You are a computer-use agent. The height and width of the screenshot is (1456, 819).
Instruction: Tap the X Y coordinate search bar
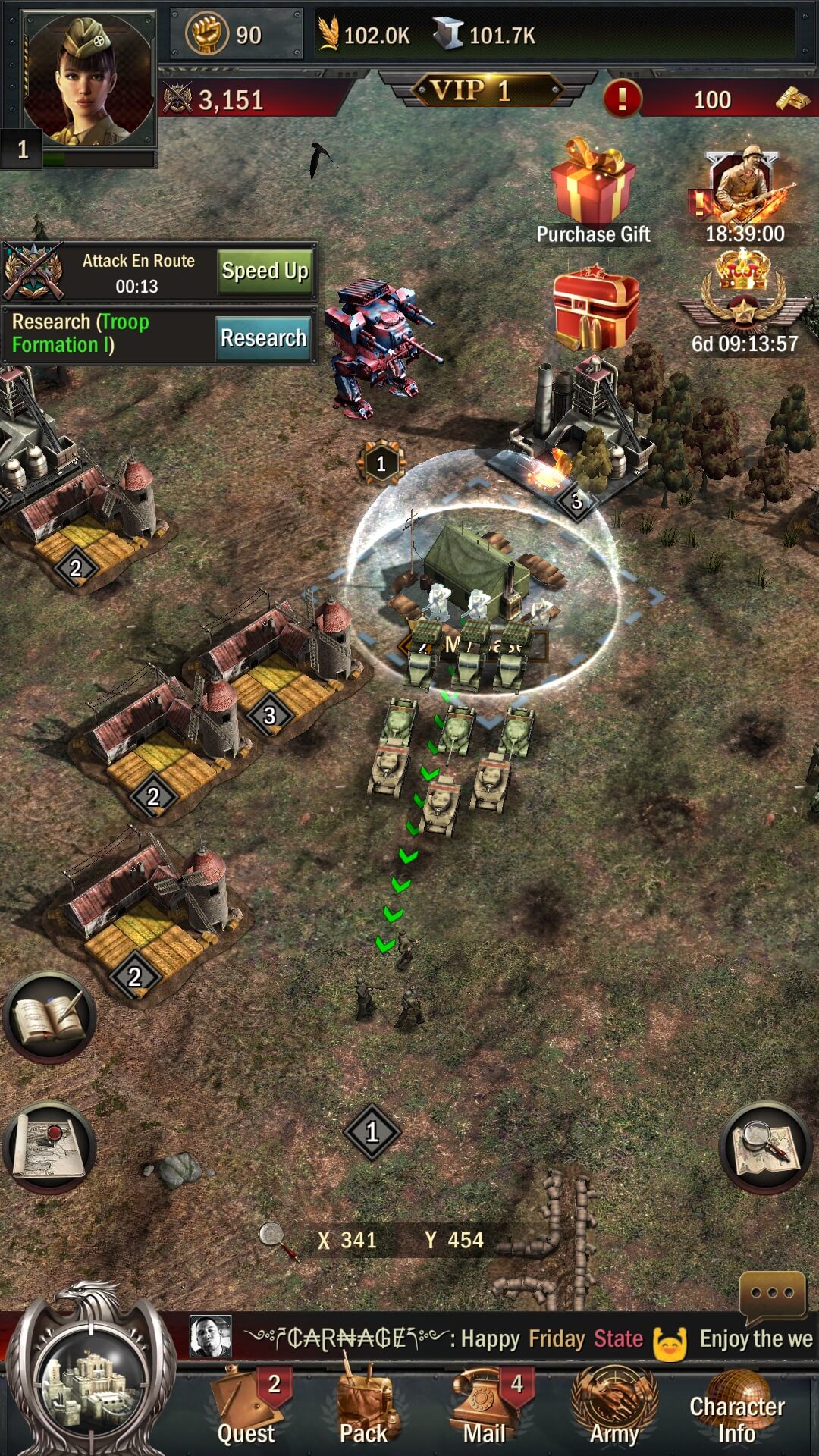click(x=400, y=1240)
